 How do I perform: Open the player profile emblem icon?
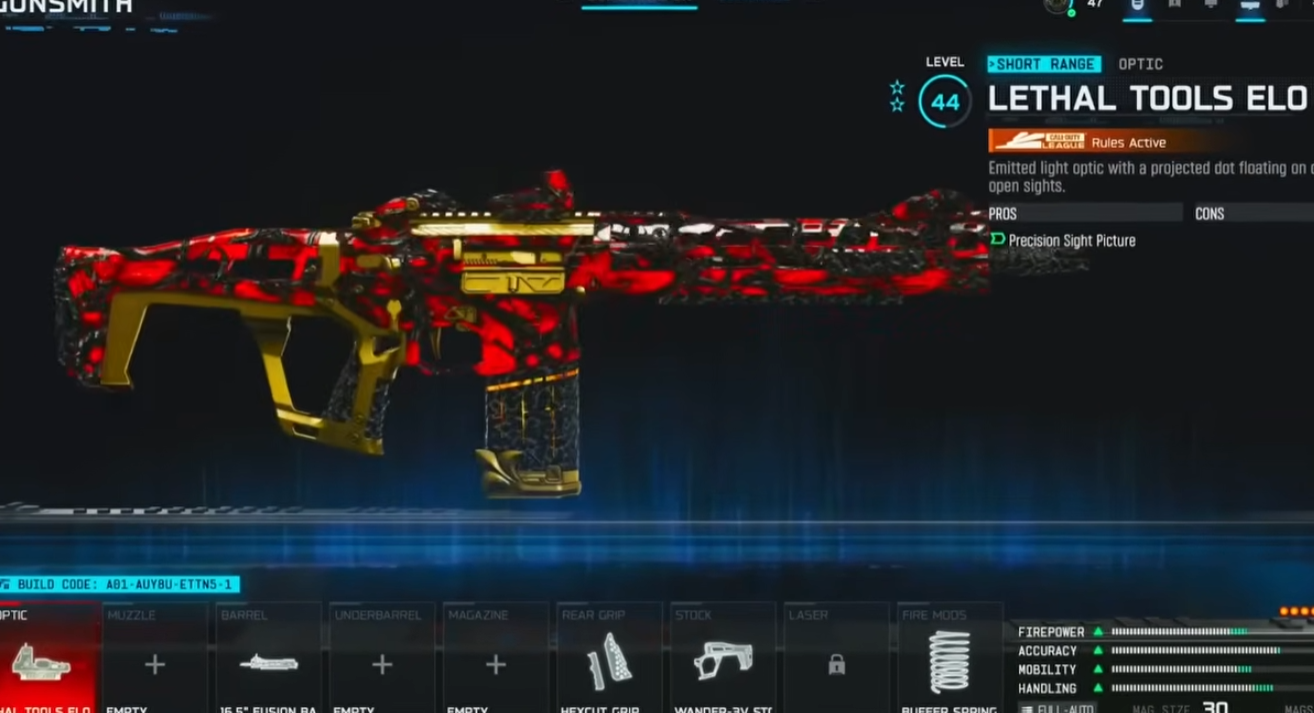[x=1057, y=6]
